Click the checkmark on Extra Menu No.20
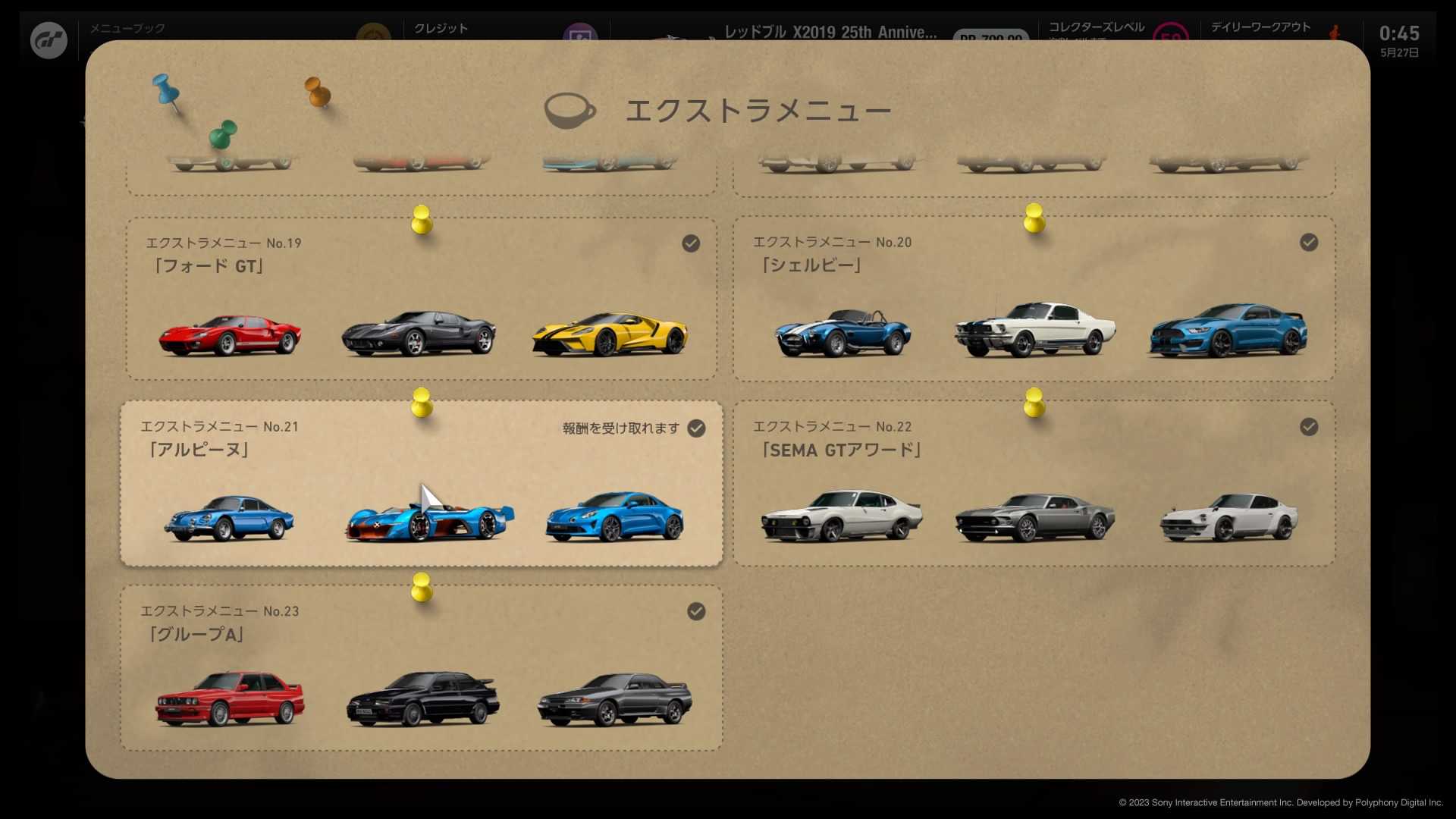This screenshot has height=819, width=1456. click(1308, 243)
